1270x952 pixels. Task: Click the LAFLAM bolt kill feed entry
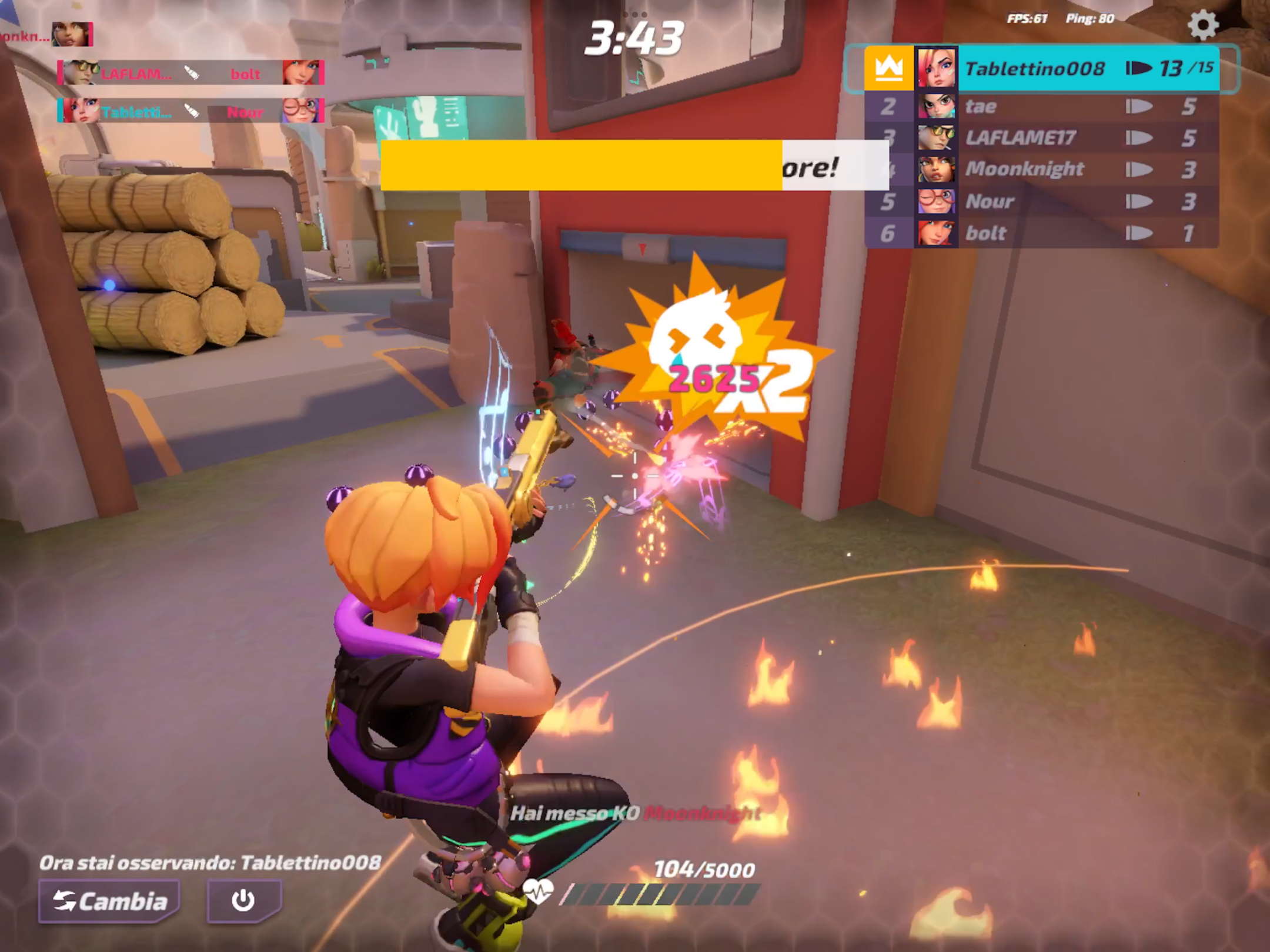tap(191, 73)
